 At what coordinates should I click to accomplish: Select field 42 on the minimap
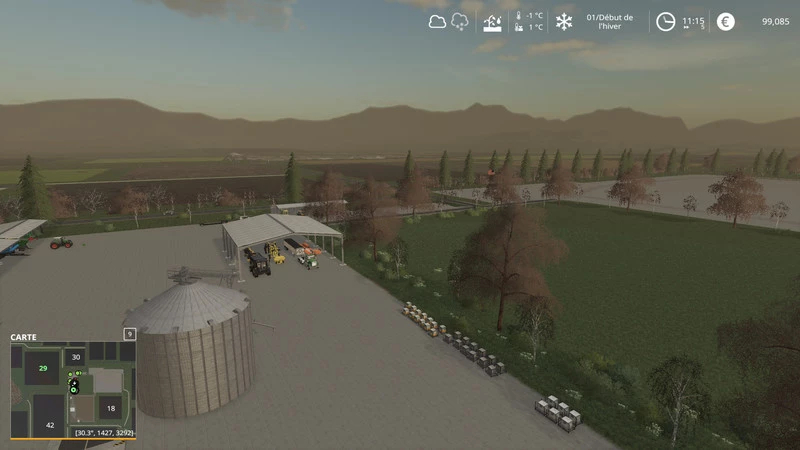pos(50,426)
